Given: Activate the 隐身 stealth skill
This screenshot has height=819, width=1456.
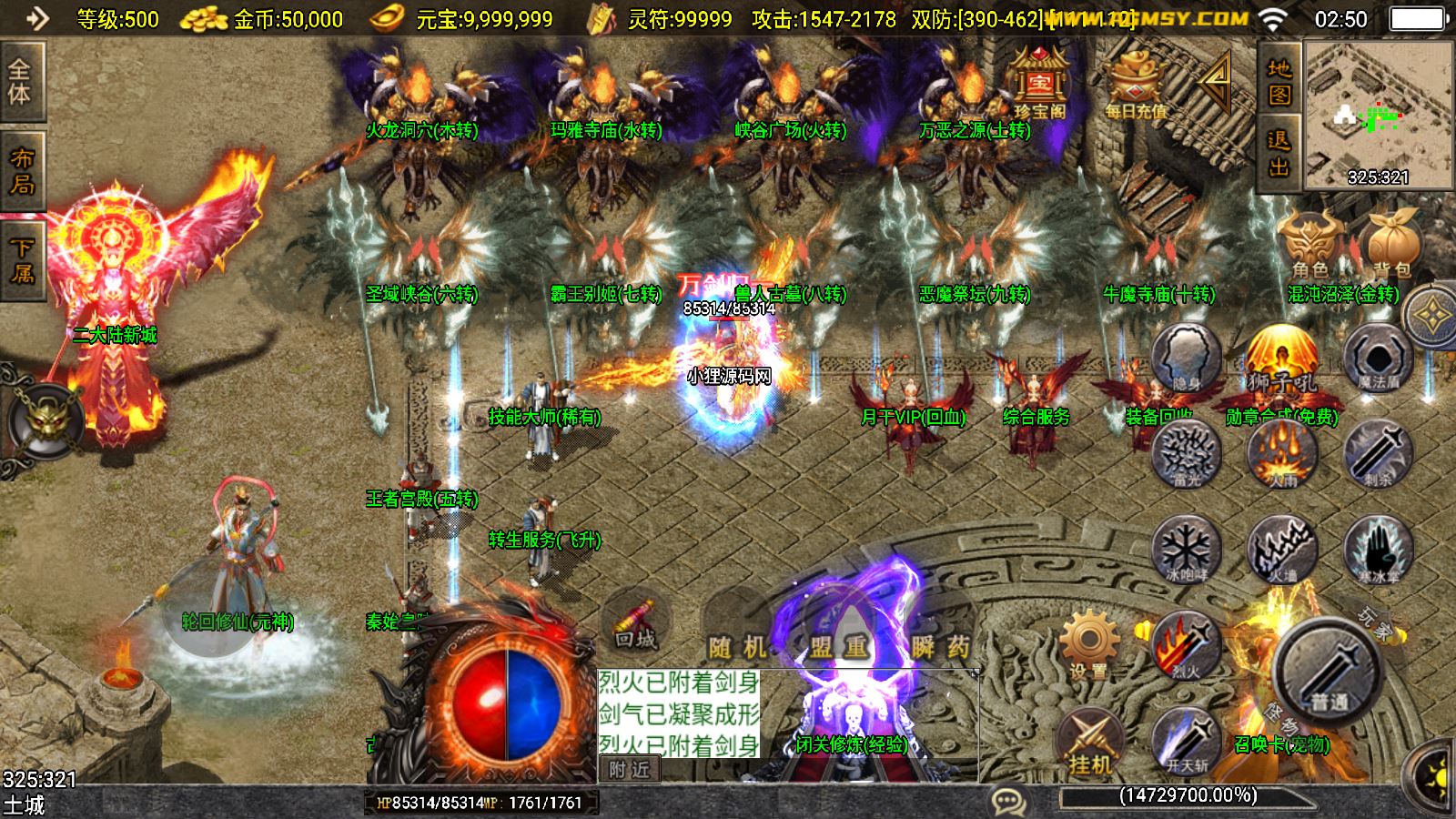Looking at the screenshot, I should [x=1186, y=357].
